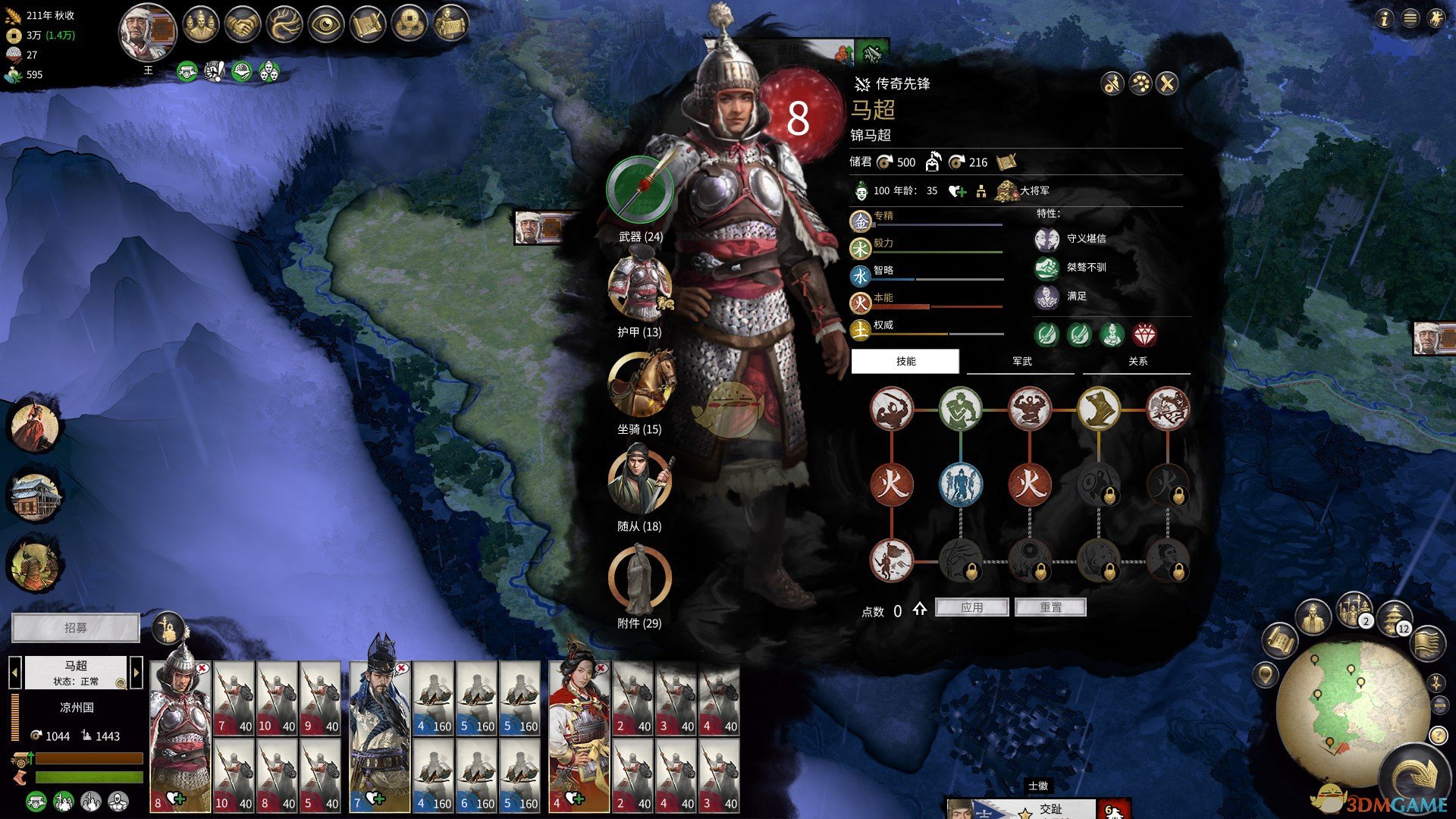Switch to the 军武 tab
1456x819 pixels.
(1021, 362)
